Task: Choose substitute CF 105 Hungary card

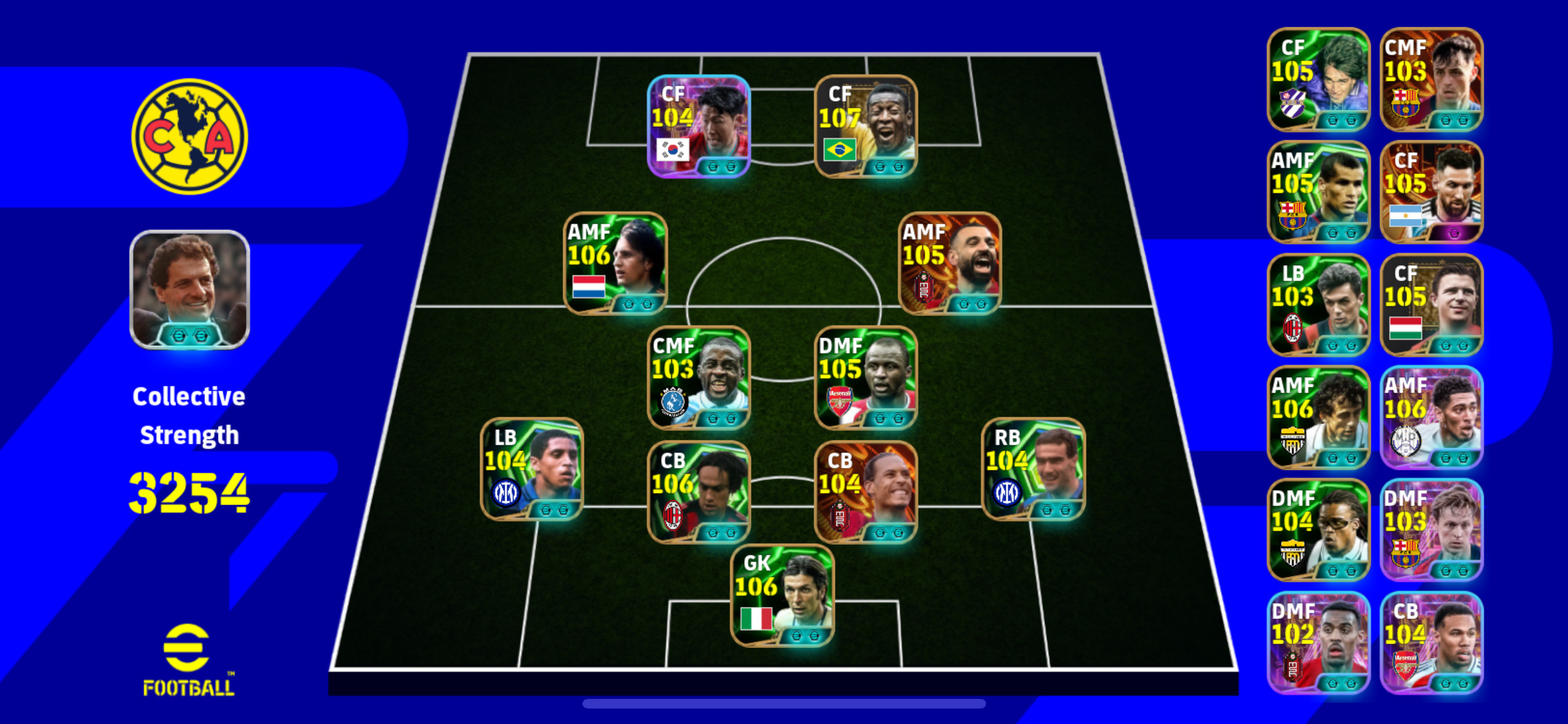Action: click(x=1432, y=305)
